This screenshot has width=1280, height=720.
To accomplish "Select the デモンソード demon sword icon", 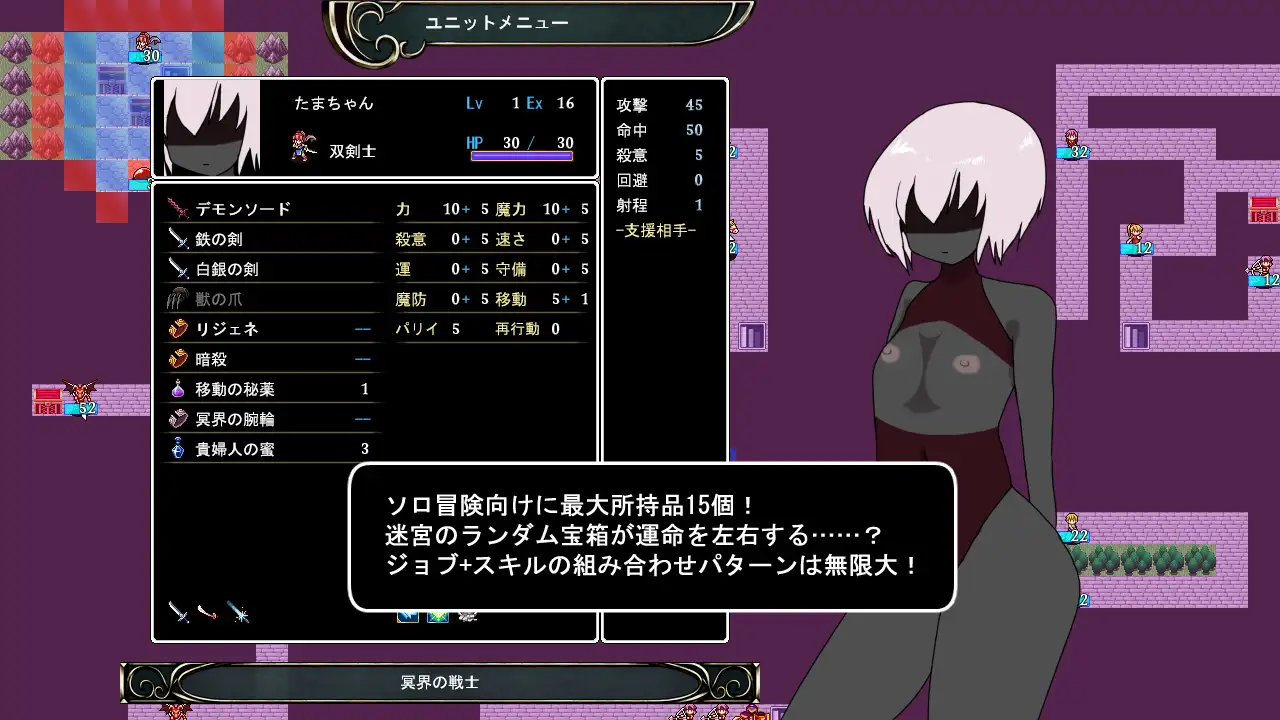I will coord(180,208).
